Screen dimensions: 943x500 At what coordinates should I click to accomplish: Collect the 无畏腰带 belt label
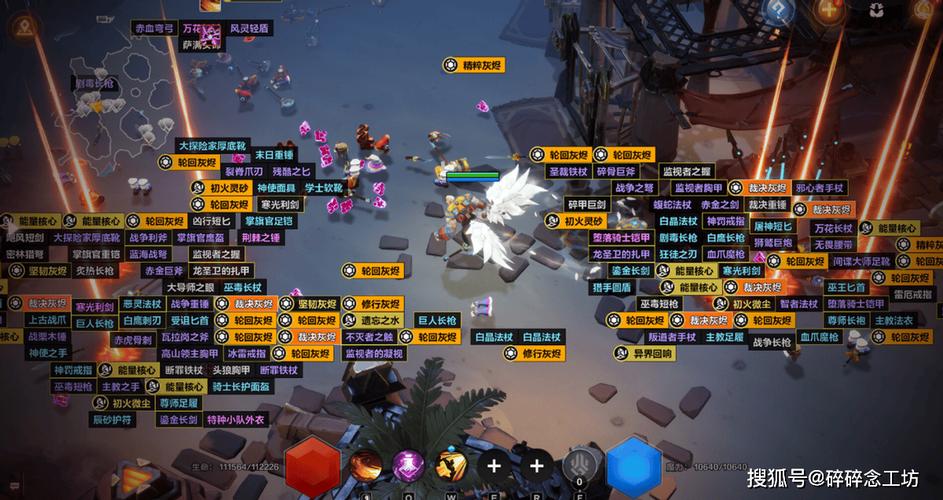[832, 245]
